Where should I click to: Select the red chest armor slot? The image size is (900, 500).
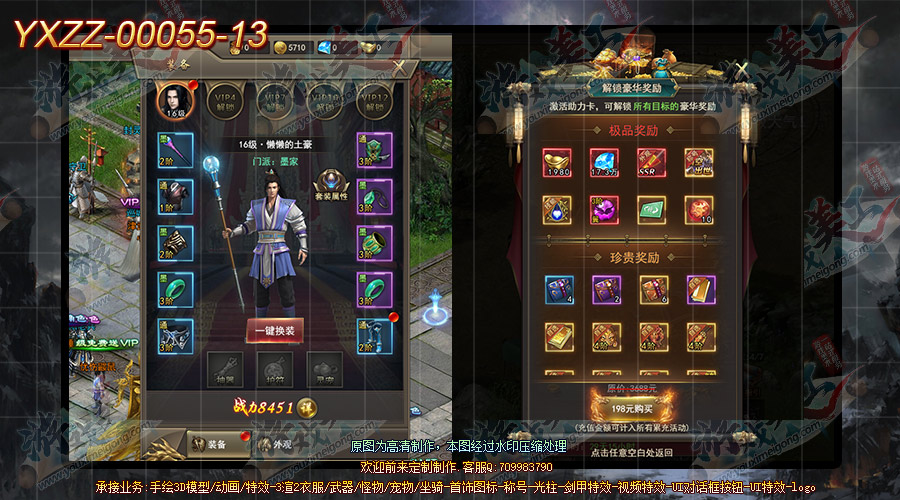pyautogui.click(x=174, y=195)
